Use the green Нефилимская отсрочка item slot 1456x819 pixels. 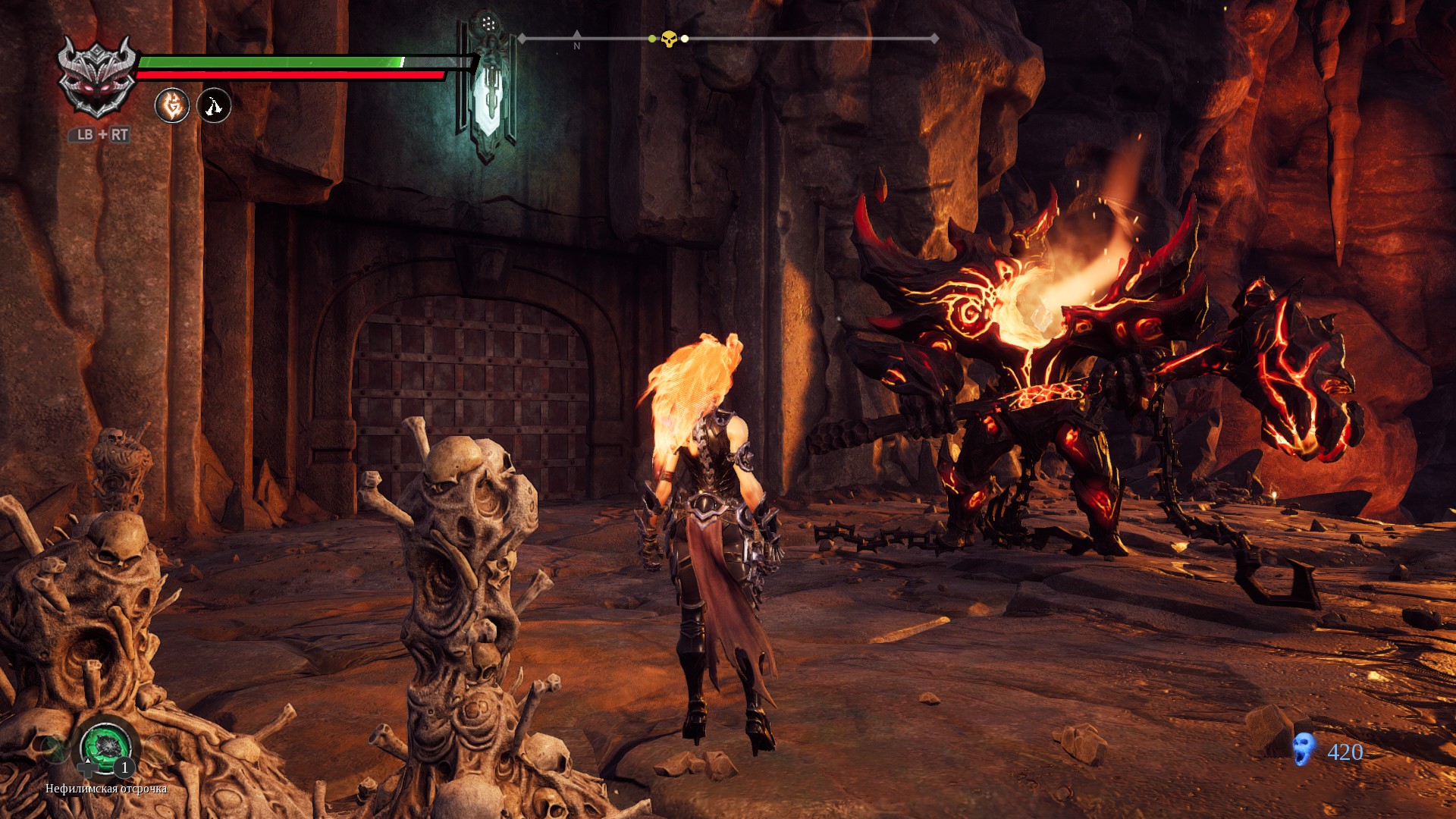[x=105, y=746]
